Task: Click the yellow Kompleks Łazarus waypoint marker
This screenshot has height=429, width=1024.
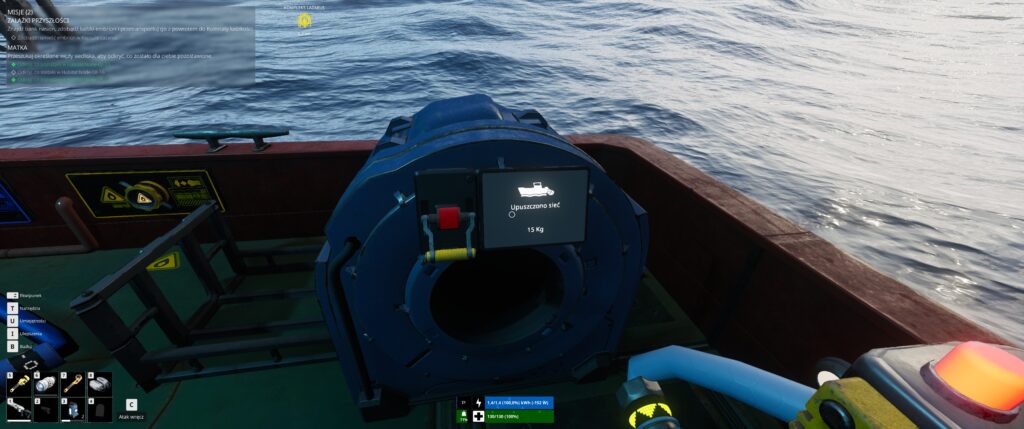Action: pyautogui.click(x=304, y=20)
